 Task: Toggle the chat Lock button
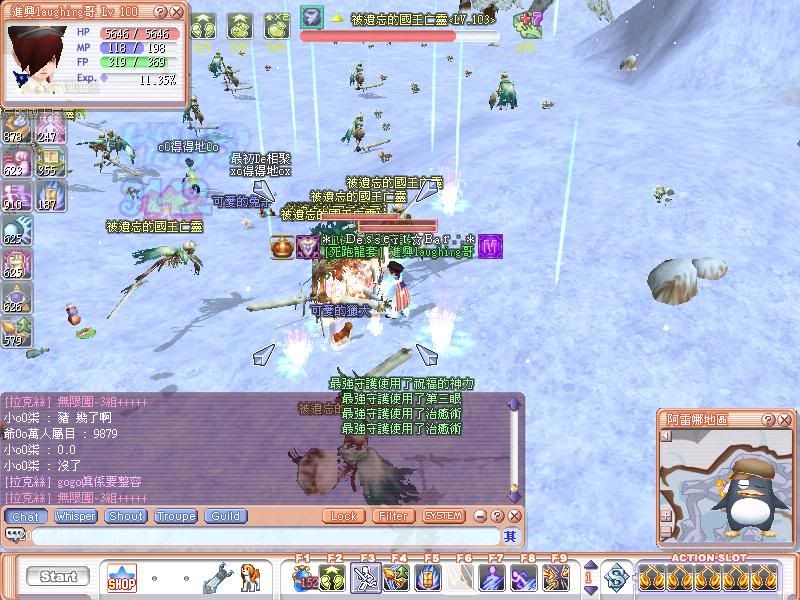(343, 516)
